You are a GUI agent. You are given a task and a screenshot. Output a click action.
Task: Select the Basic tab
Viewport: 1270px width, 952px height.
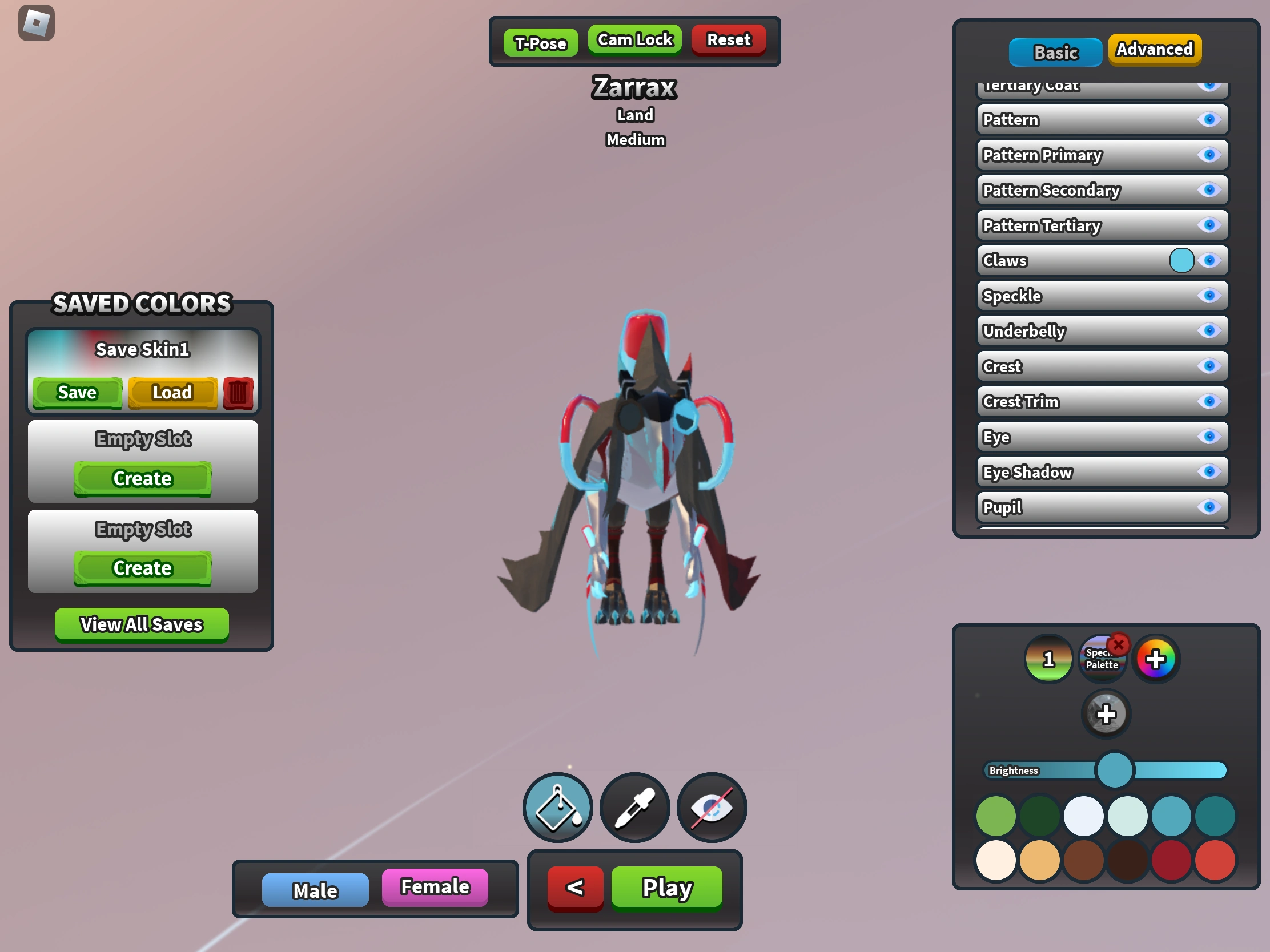(1055, 52)
